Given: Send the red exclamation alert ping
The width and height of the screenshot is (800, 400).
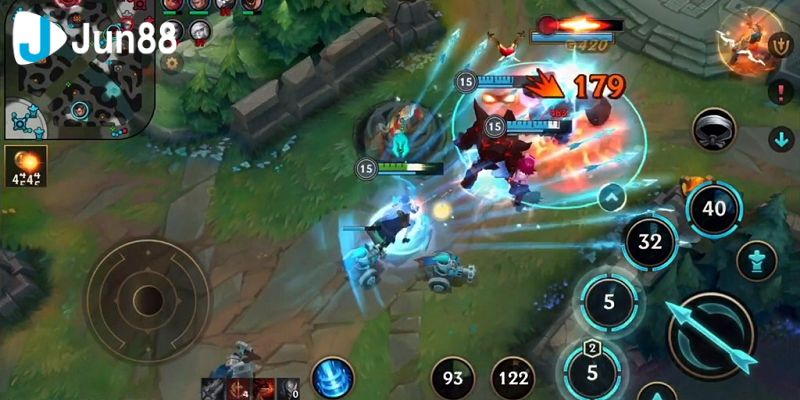Looking at the screenshot, I should coord(780,92).
